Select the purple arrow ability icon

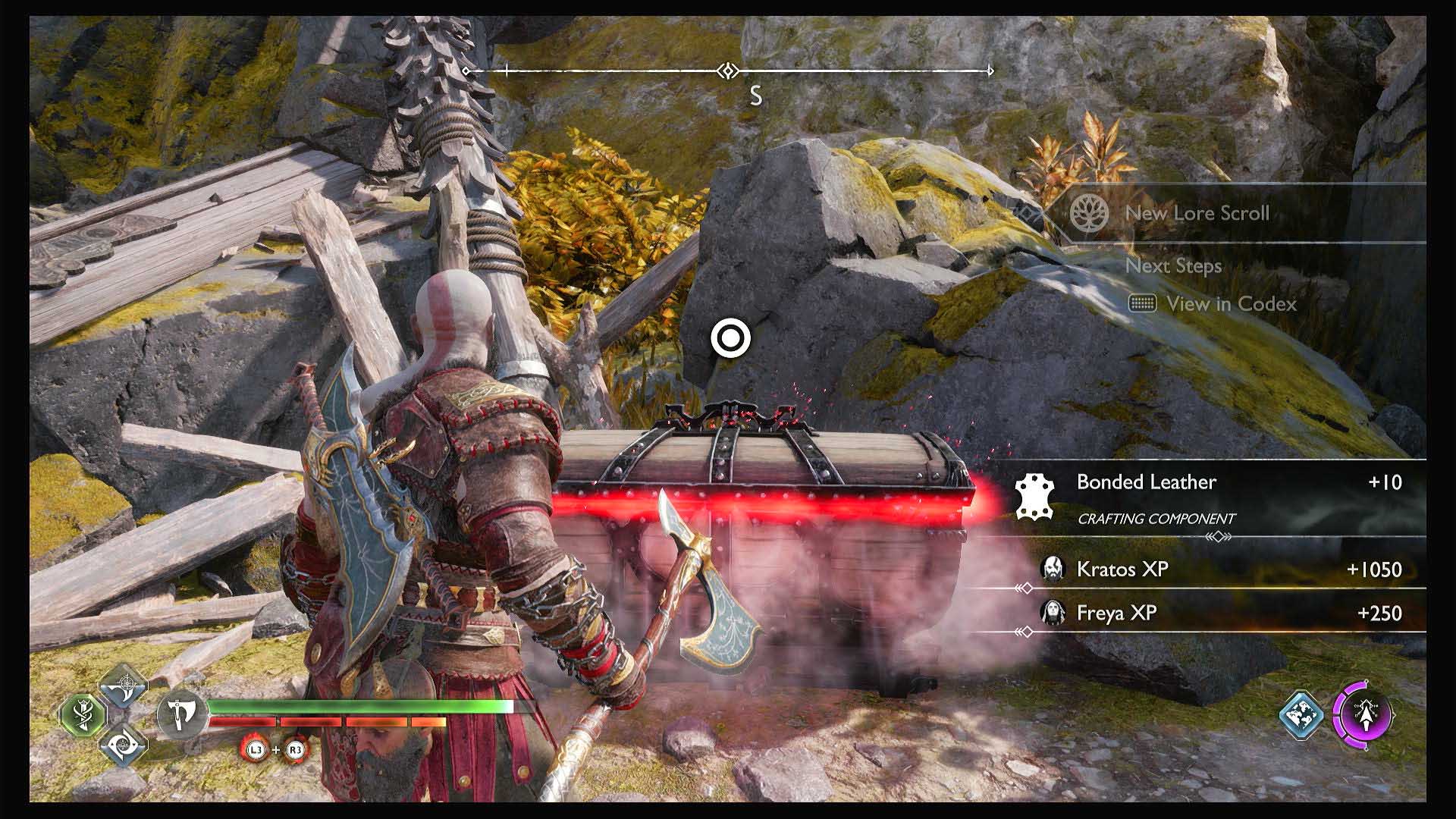tap(1362, 714)
